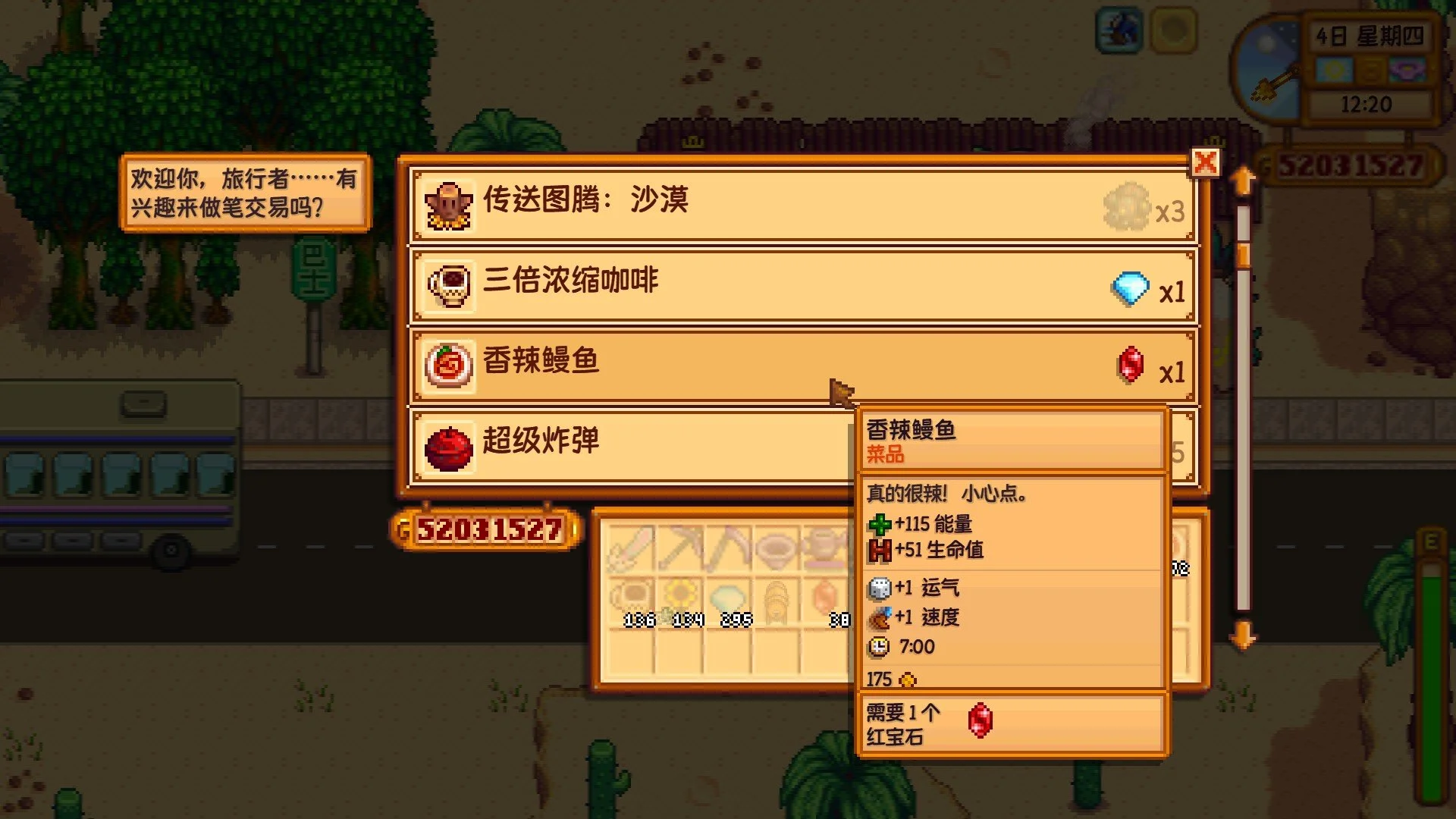The image size is (1456, 819).
Task: Click the diamond price icon beside Triple Shot Espresso
Action: [1131, 287]
